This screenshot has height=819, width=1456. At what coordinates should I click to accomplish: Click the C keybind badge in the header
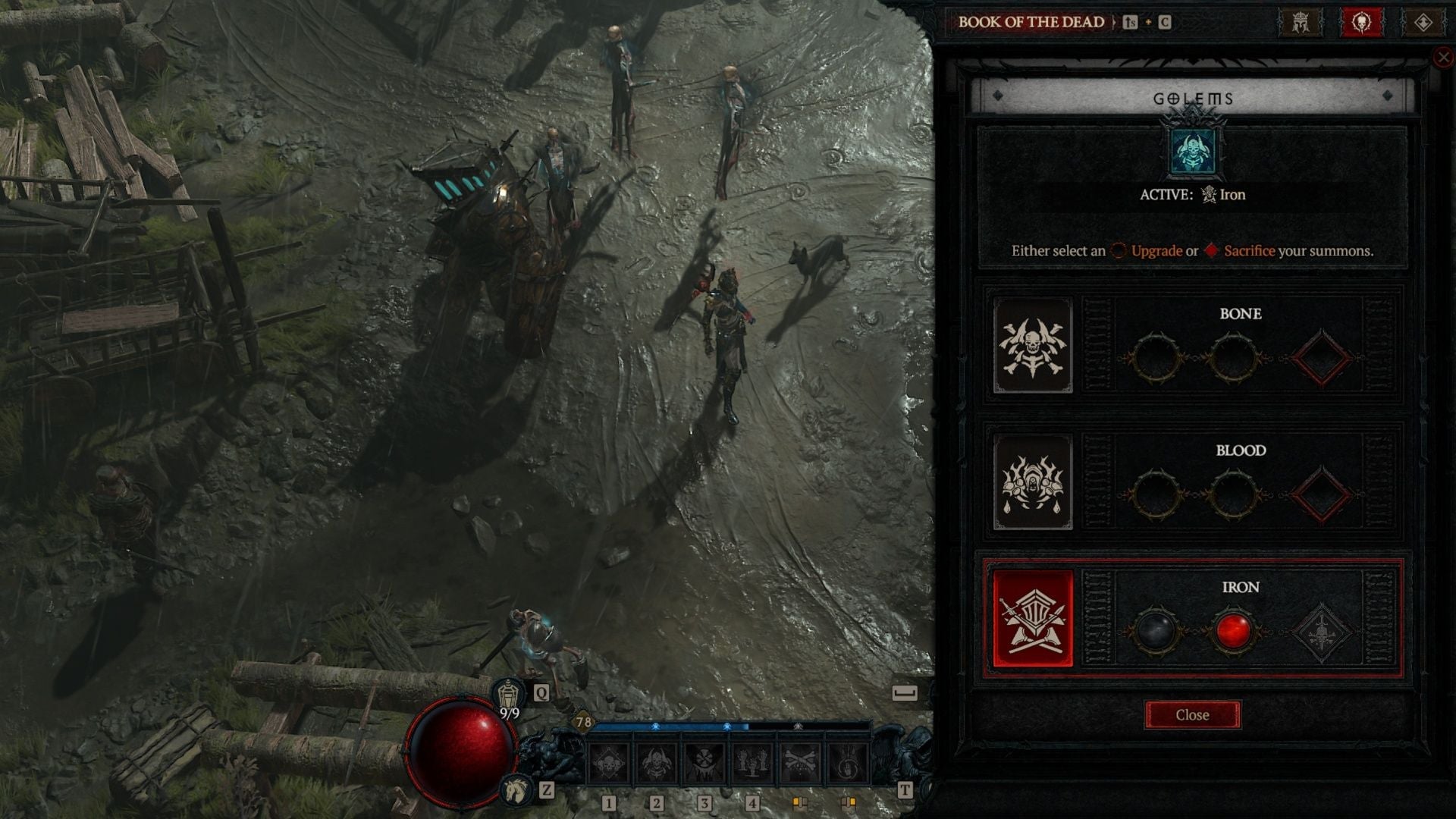click(1166, 21)
